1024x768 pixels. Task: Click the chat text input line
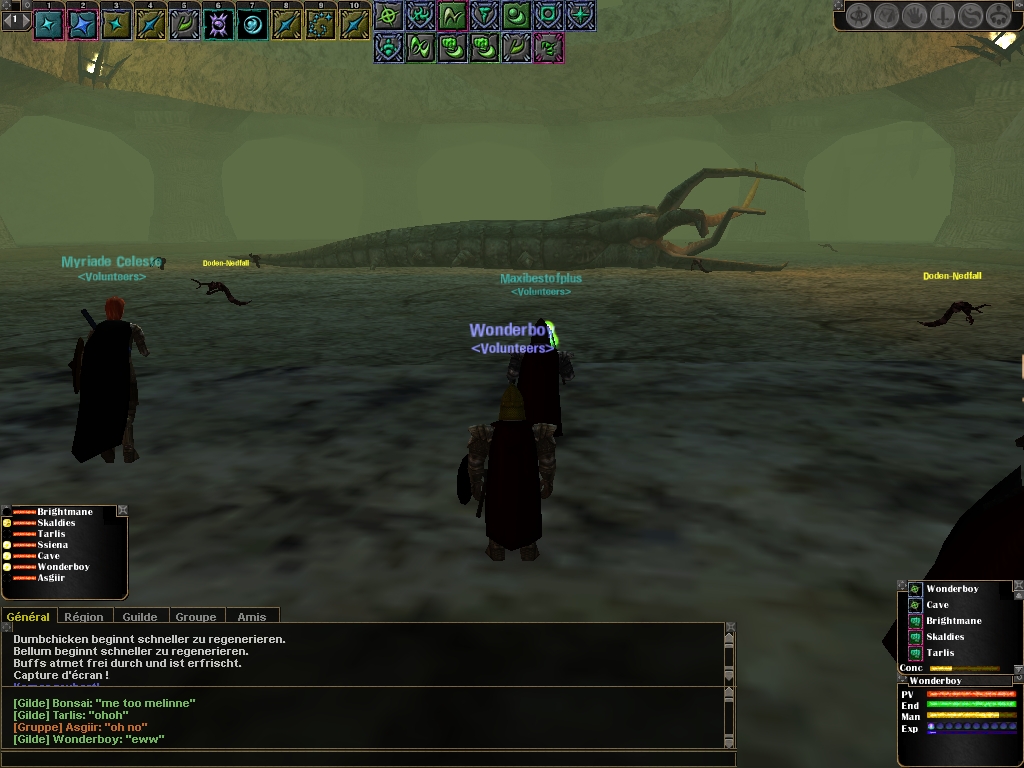366,759
